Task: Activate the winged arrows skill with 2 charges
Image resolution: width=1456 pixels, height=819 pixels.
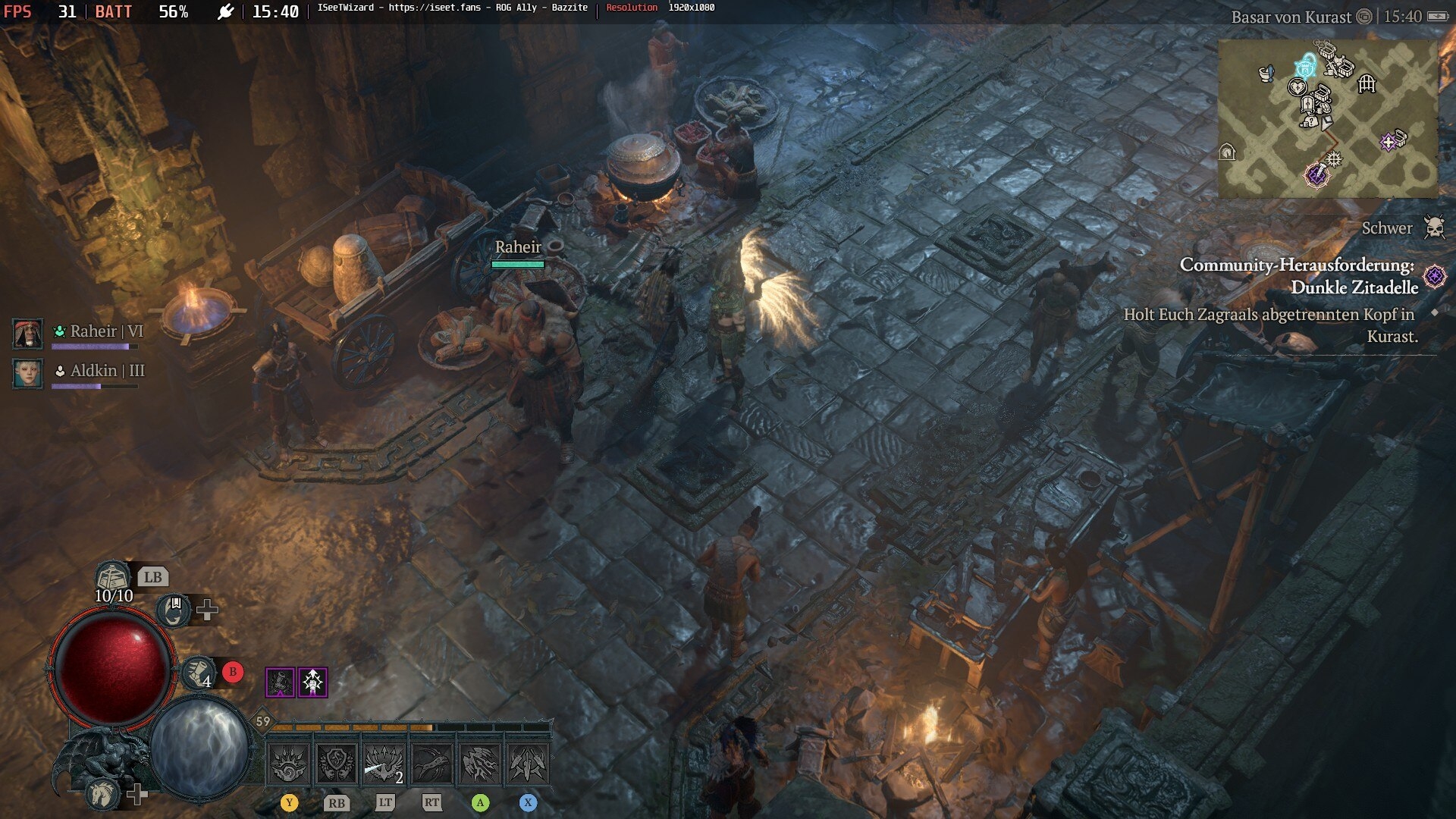Action: [x=384, y=763]
